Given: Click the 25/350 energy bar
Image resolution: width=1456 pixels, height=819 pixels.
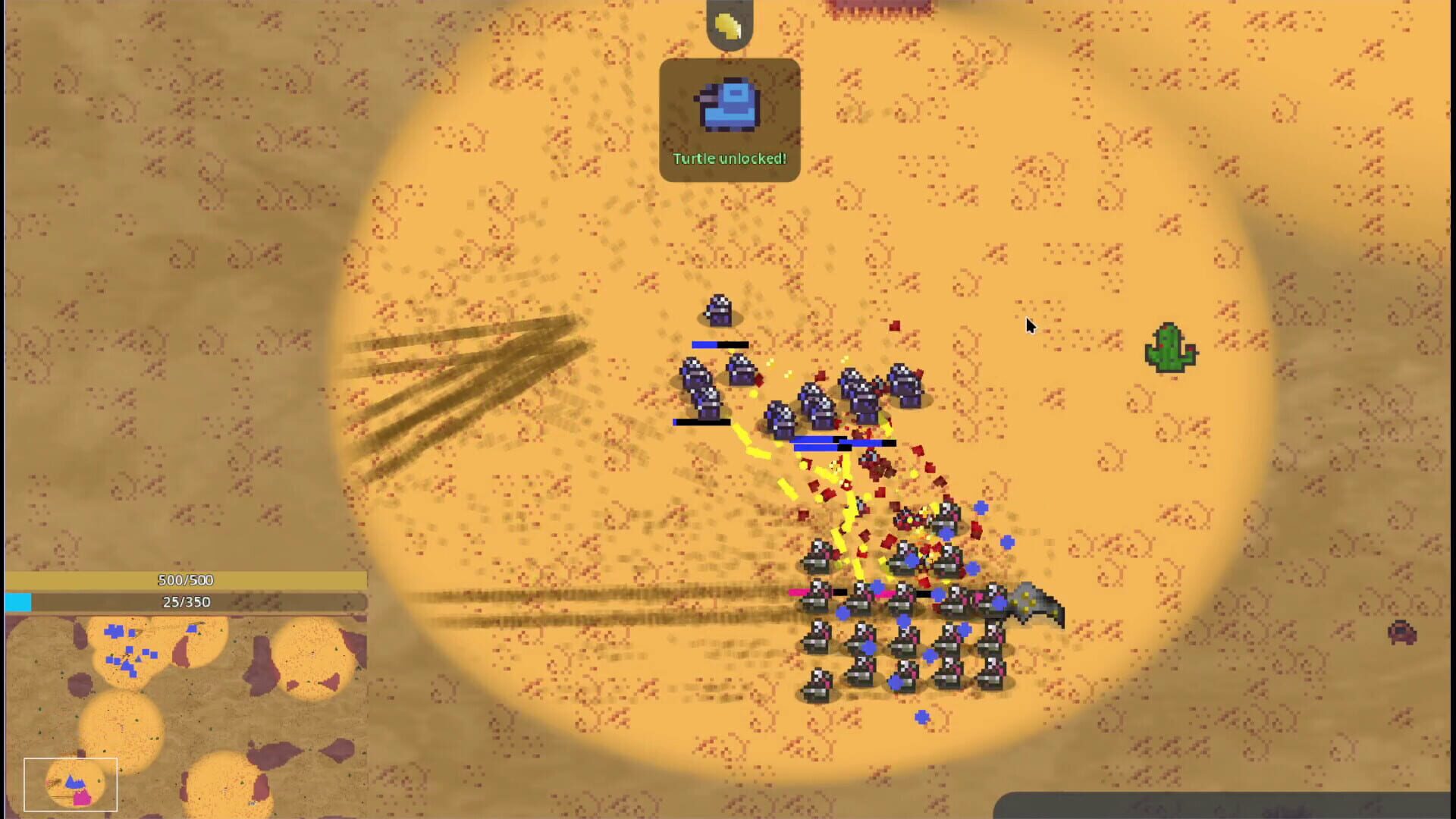Looking at the screenshot, I should coord(184,602).
